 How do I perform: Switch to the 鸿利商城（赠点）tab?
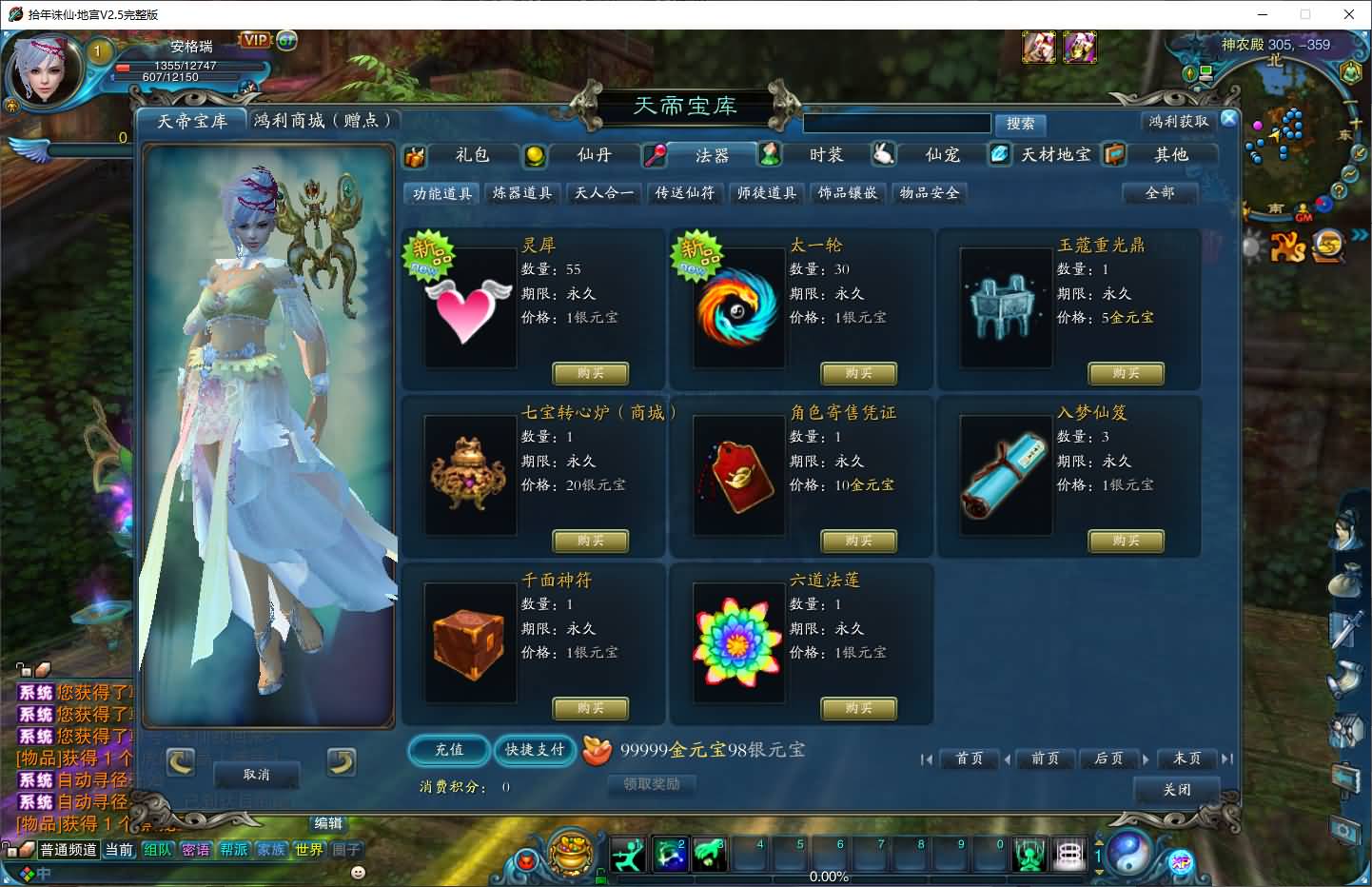coord(324,120)
